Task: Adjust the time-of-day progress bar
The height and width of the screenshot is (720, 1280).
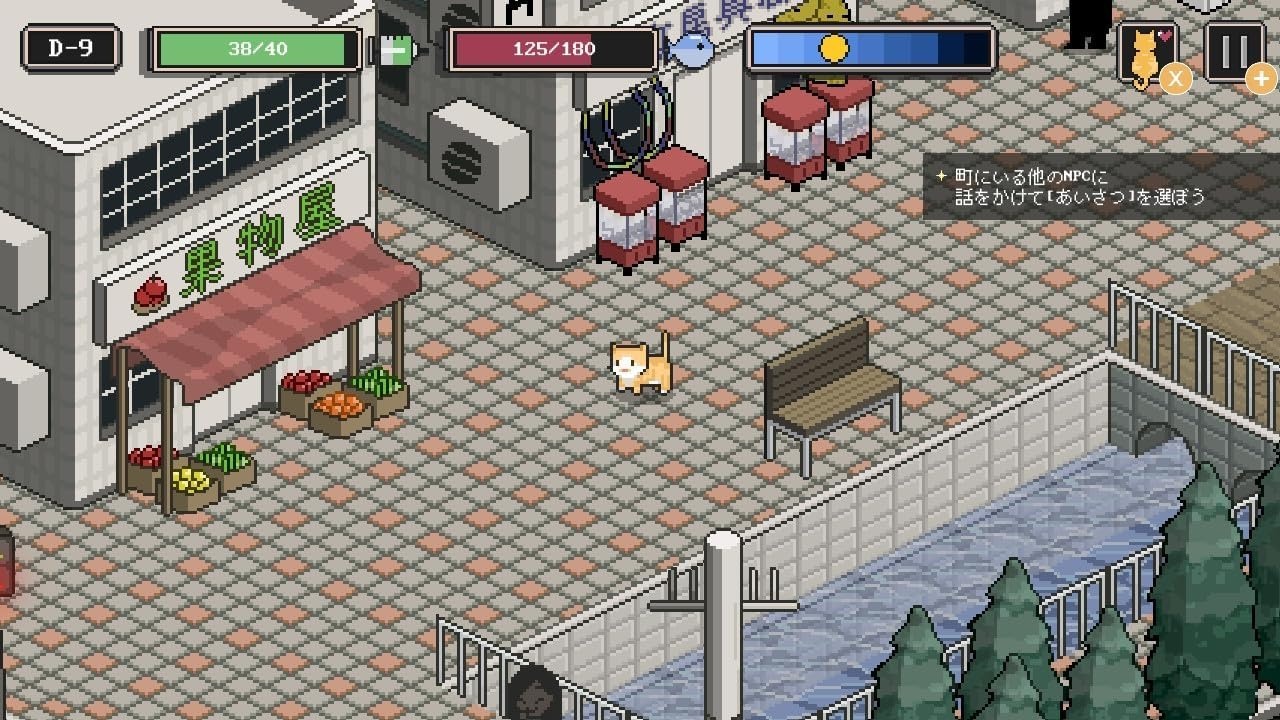Action: (870, 45)
